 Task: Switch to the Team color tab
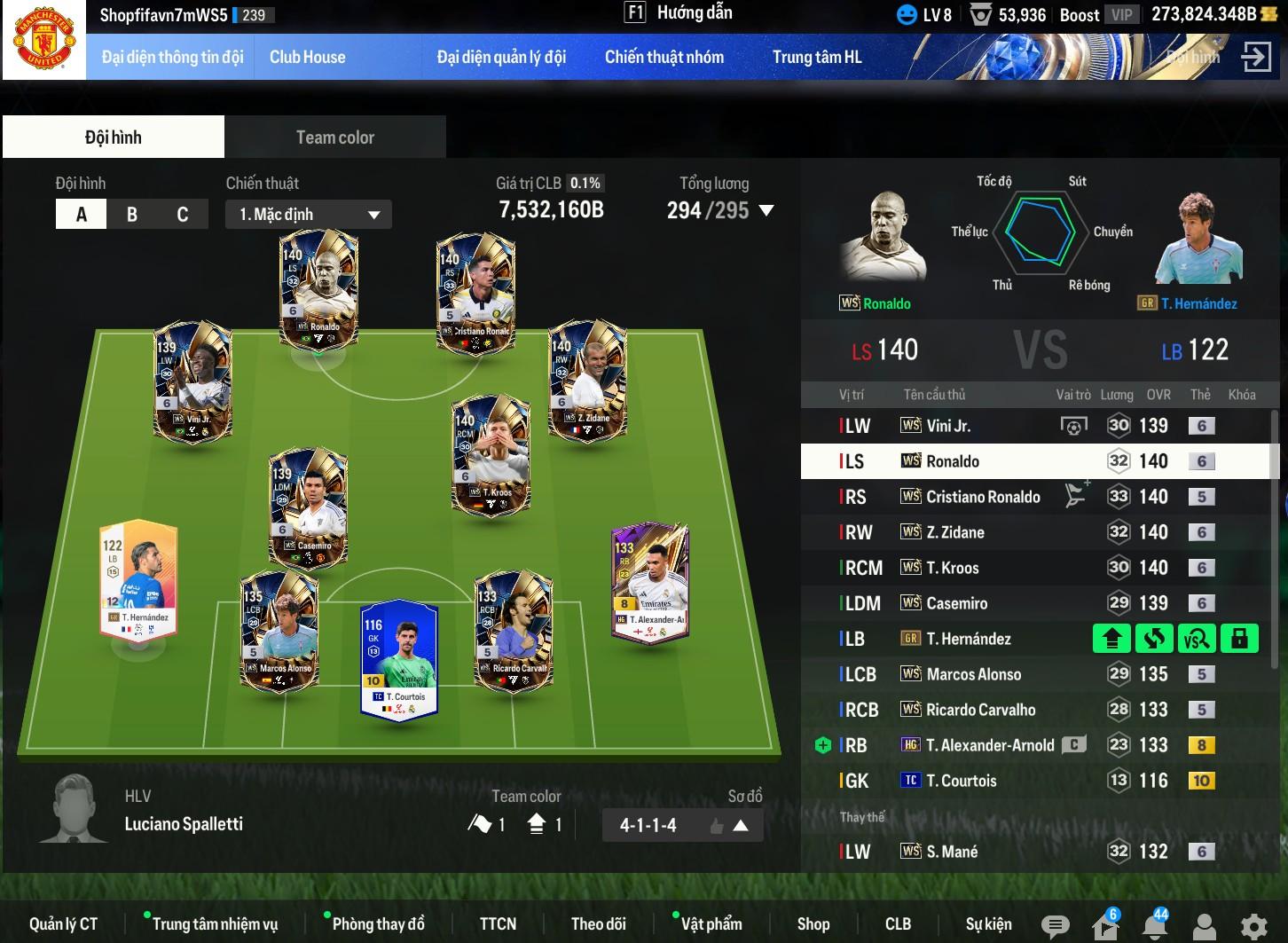pos(334,138)
